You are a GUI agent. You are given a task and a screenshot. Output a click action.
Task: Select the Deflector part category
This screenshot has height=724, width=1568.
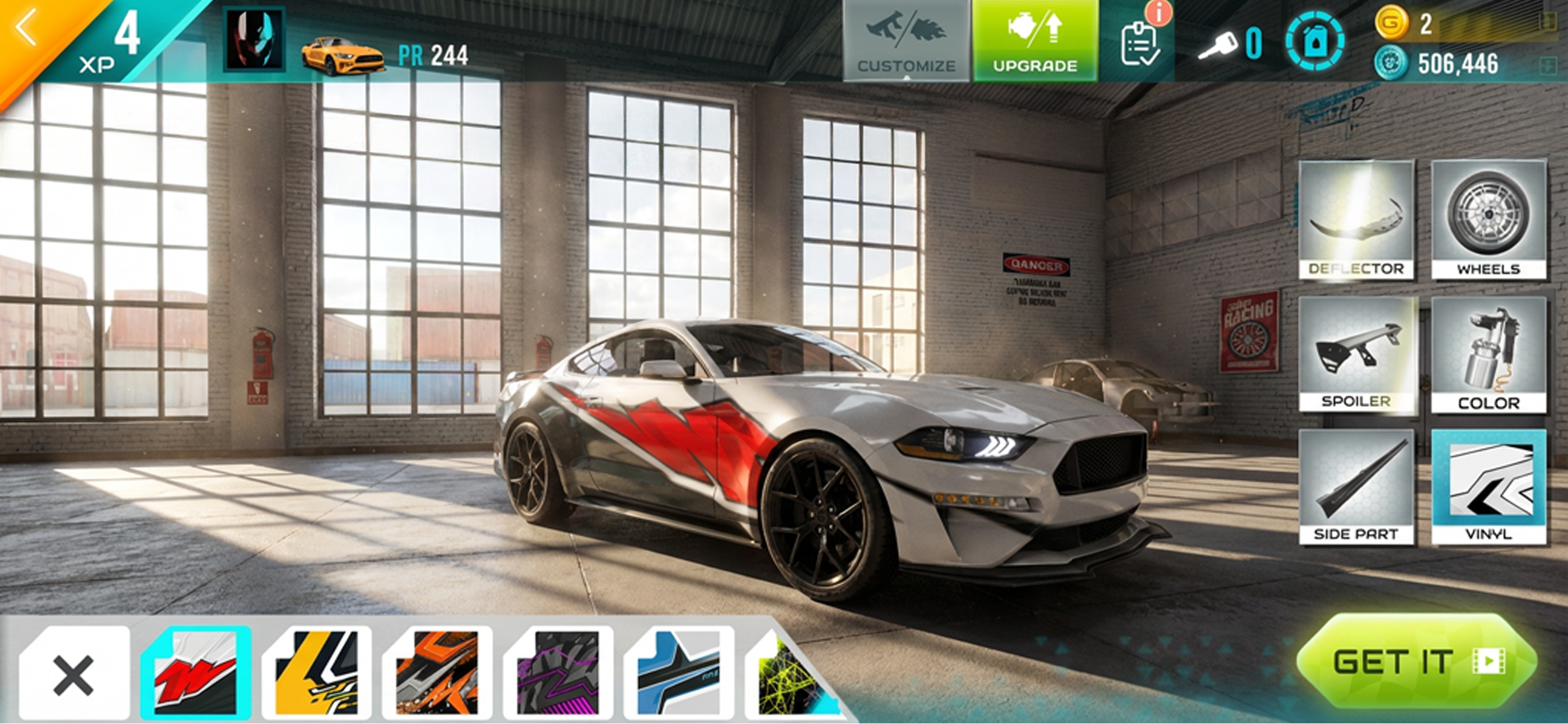tap(1356, 220)
